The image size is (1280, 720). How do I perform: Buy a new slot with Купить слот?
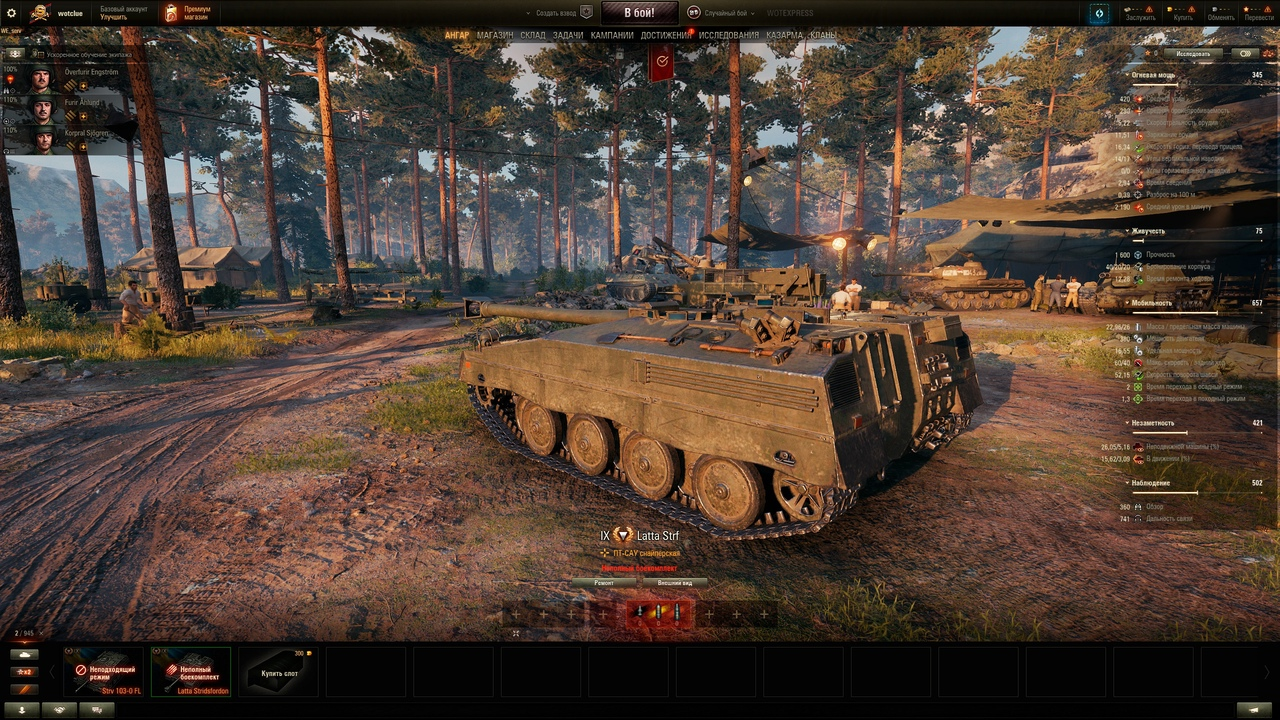tap(279, 671)
